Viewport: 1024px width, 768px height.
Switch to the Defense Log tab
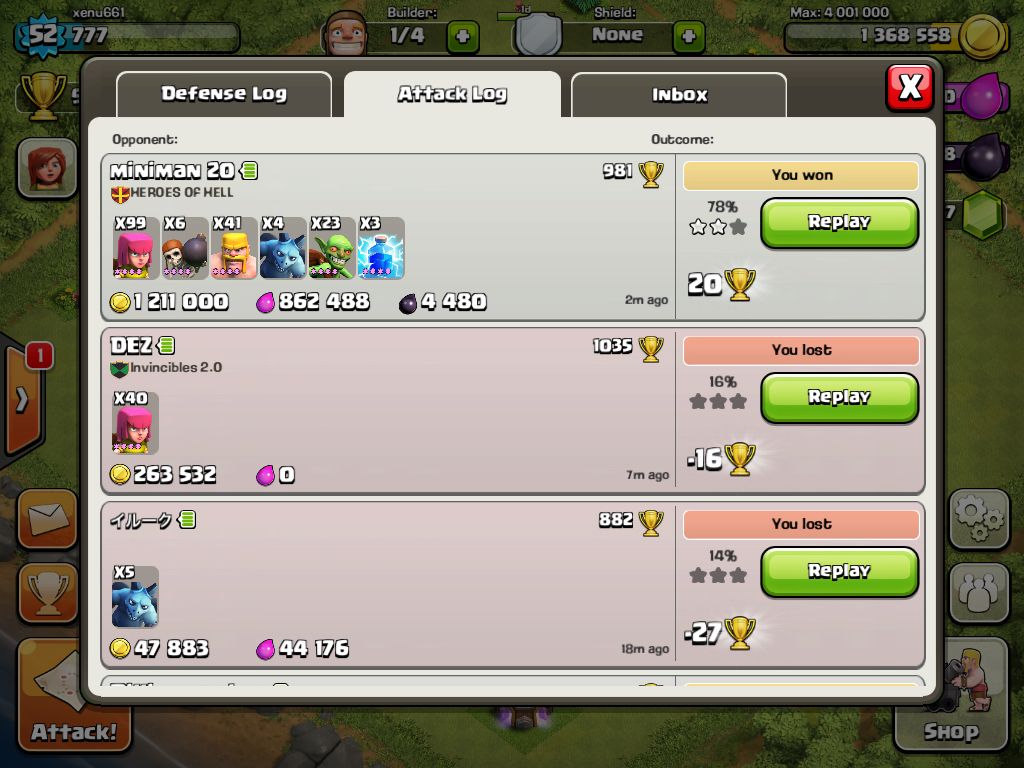[x=224, y=94]
